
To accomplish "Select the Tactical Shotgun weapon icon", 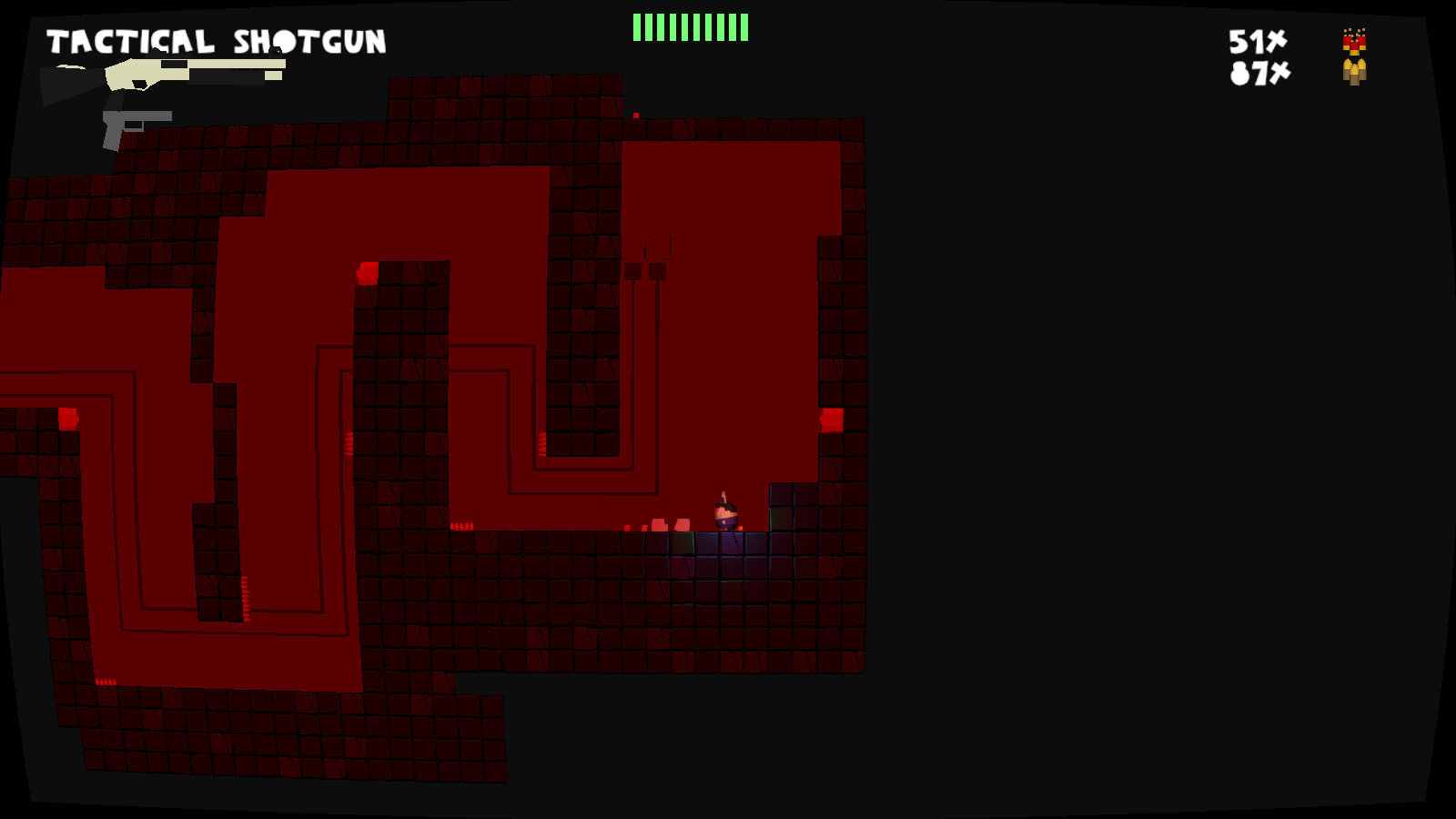I will click(164, 73).
